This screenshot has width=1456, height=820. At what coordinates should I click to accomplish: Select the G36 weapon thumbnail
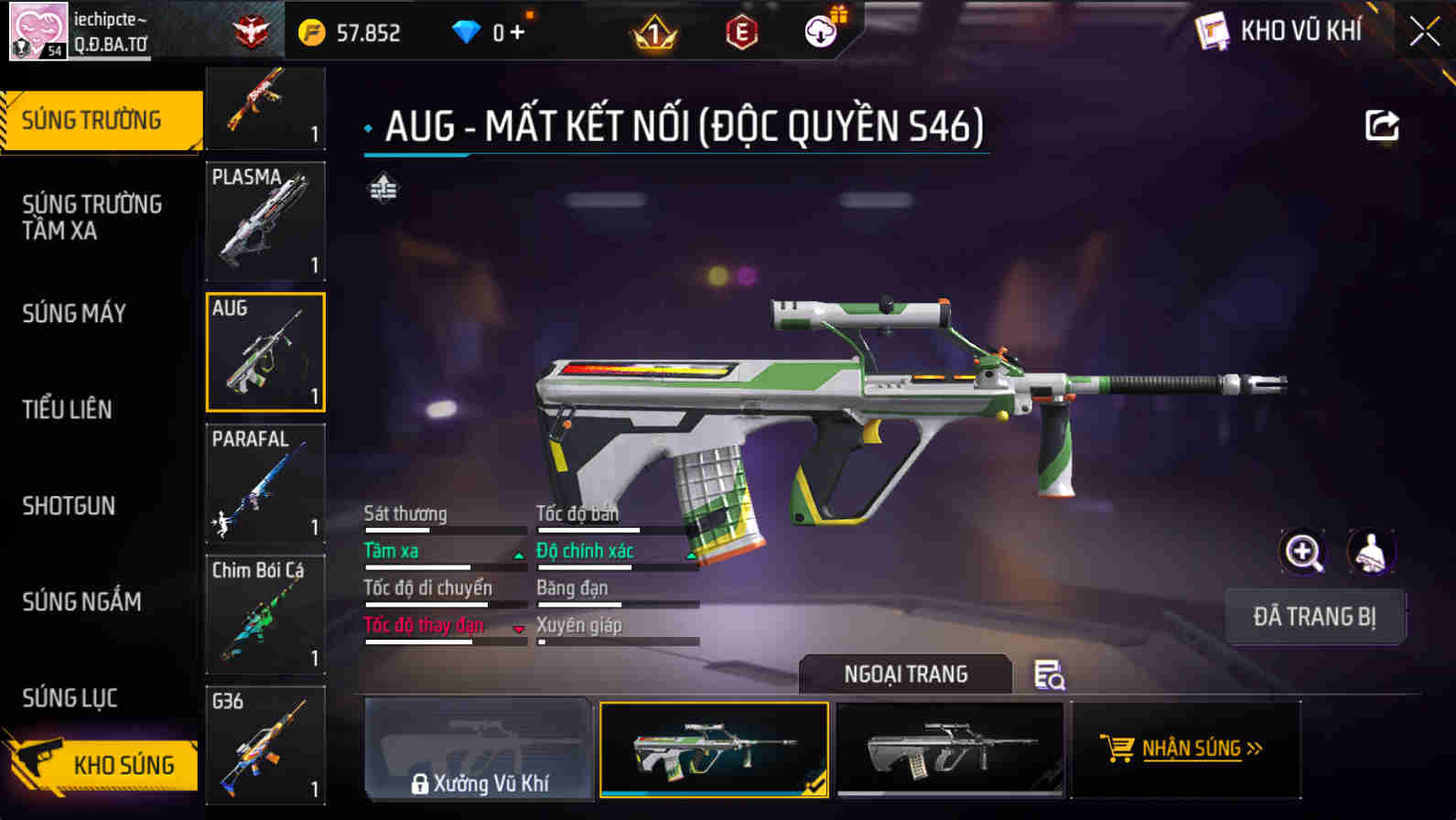click(265, 745)
